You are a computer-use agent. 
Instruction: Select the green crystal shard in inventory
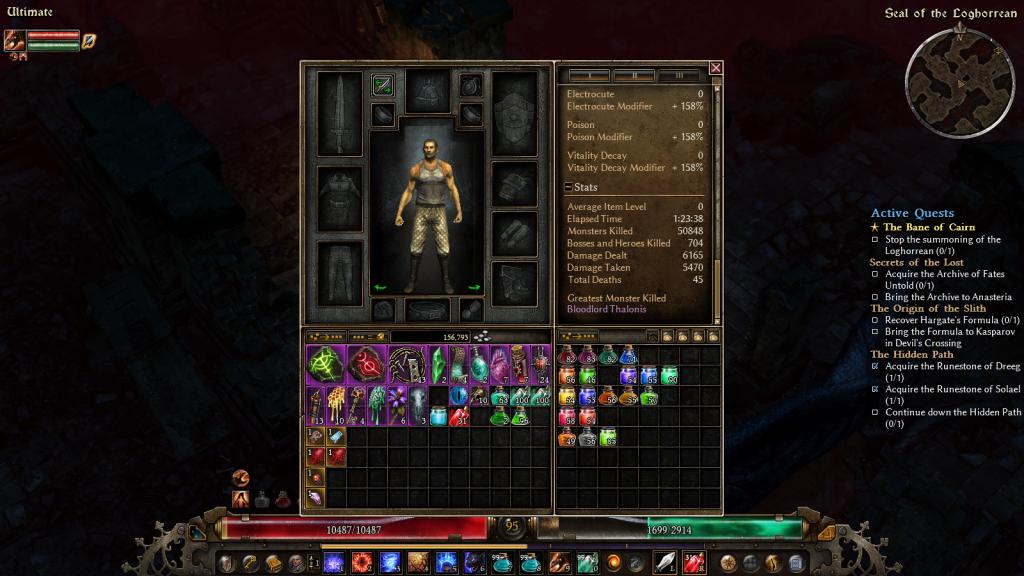tap(438, 365)
